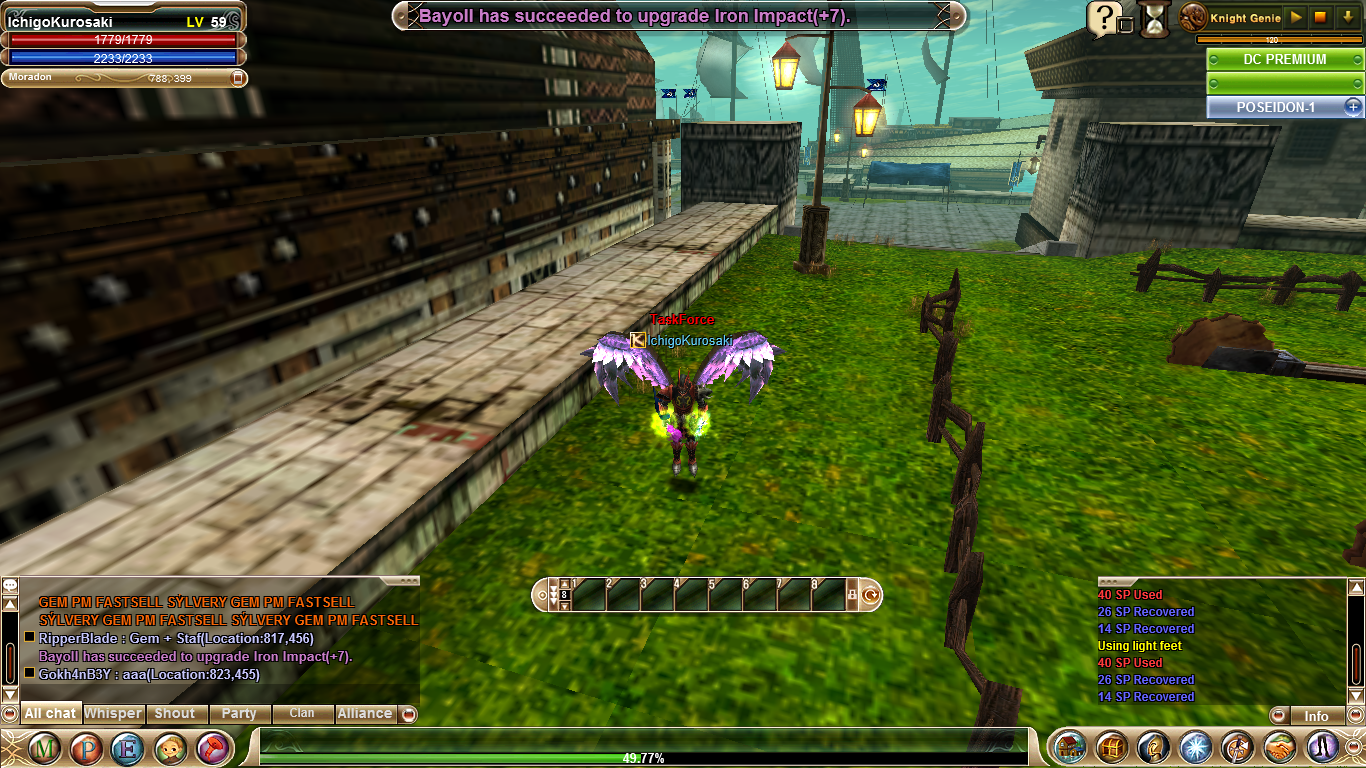Stop the Knight Genie with square button
Screen dimensions: 1366x768
(1320, 17)
